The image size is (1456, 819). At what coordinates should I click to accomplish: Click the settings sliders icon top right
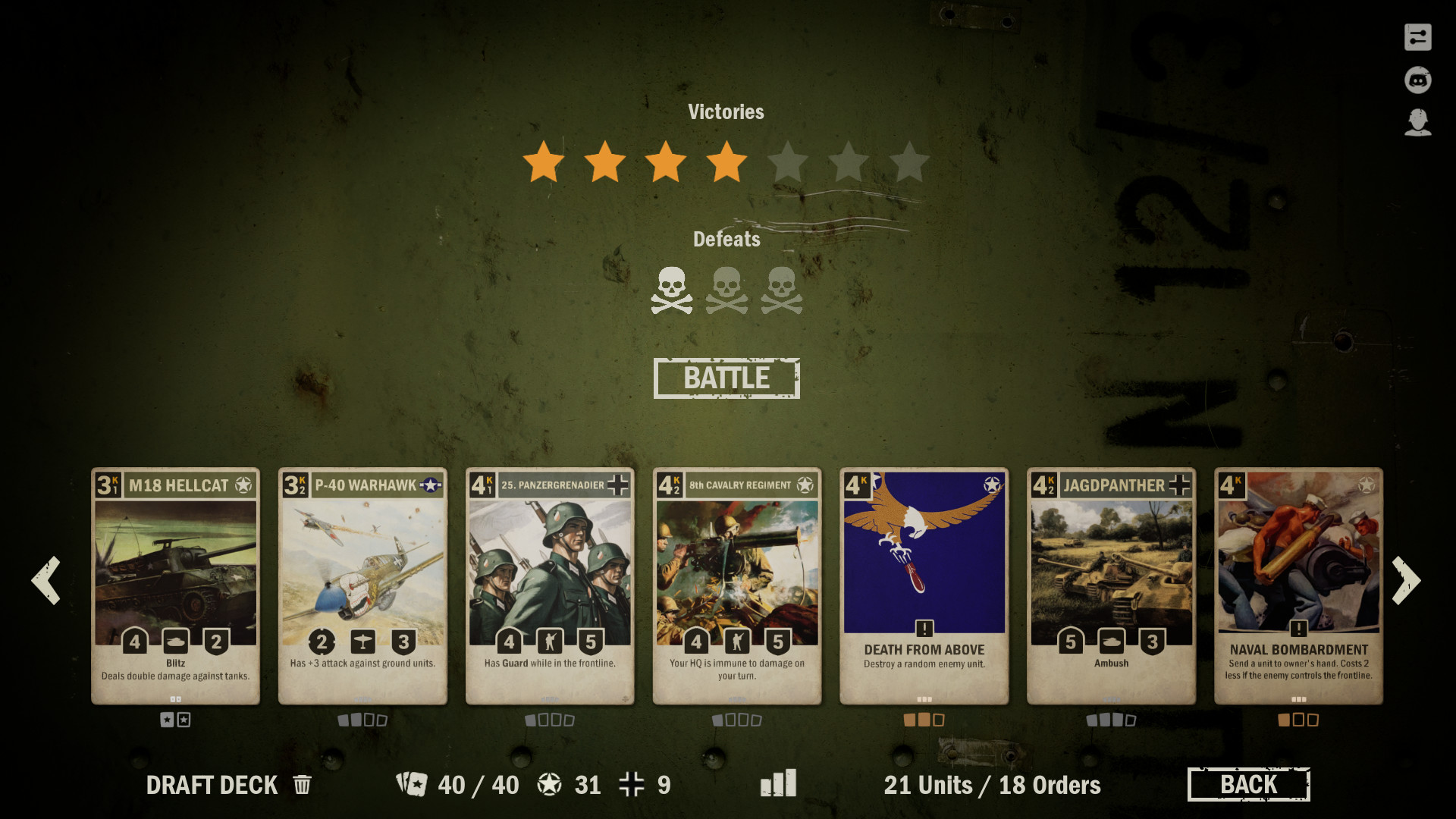(x=1418, y=36)
